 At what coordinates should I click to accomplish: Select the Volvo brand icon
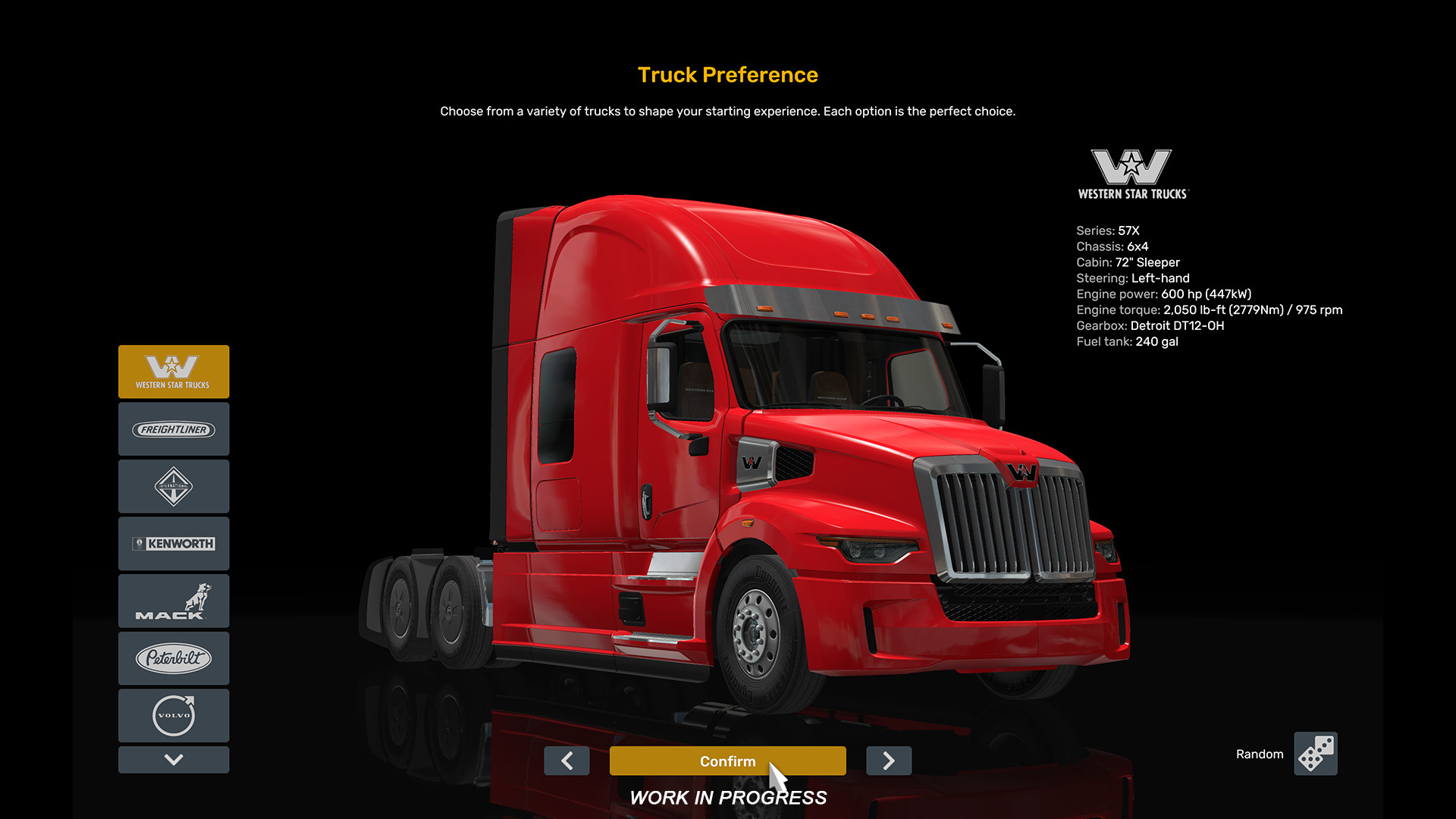click(174, 715)
